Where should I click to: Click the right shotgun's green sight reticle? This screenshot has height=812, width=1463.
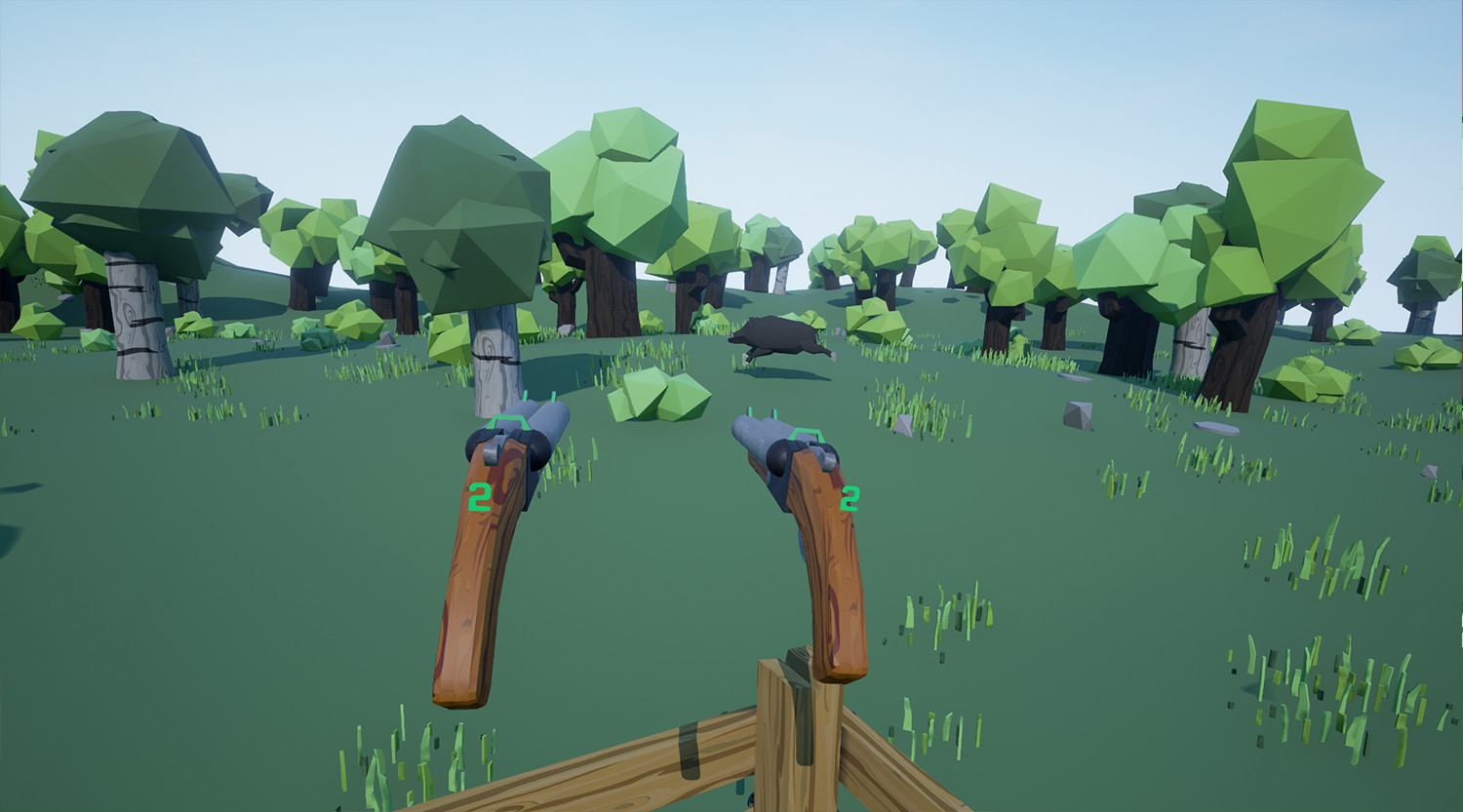[x=805, y=434]
